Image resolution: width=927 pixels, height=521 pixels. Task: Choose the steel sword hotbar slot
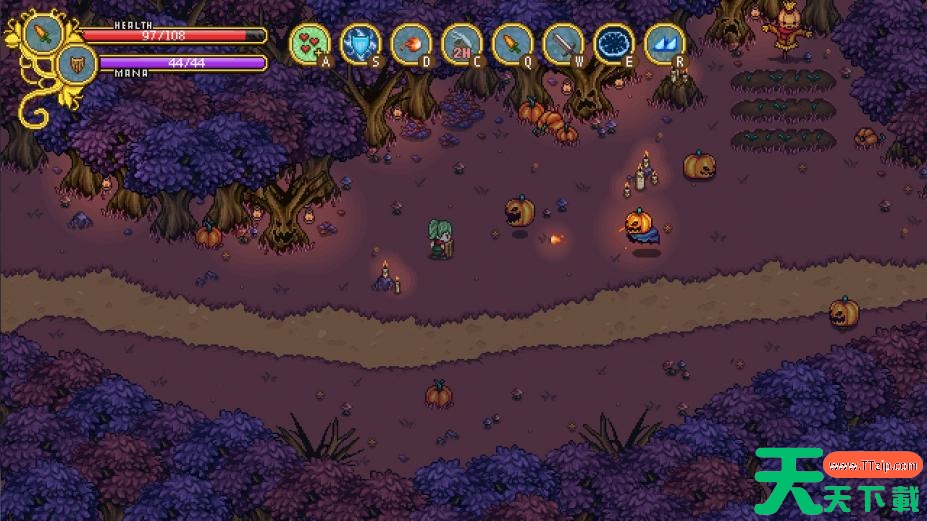point(563,43)
